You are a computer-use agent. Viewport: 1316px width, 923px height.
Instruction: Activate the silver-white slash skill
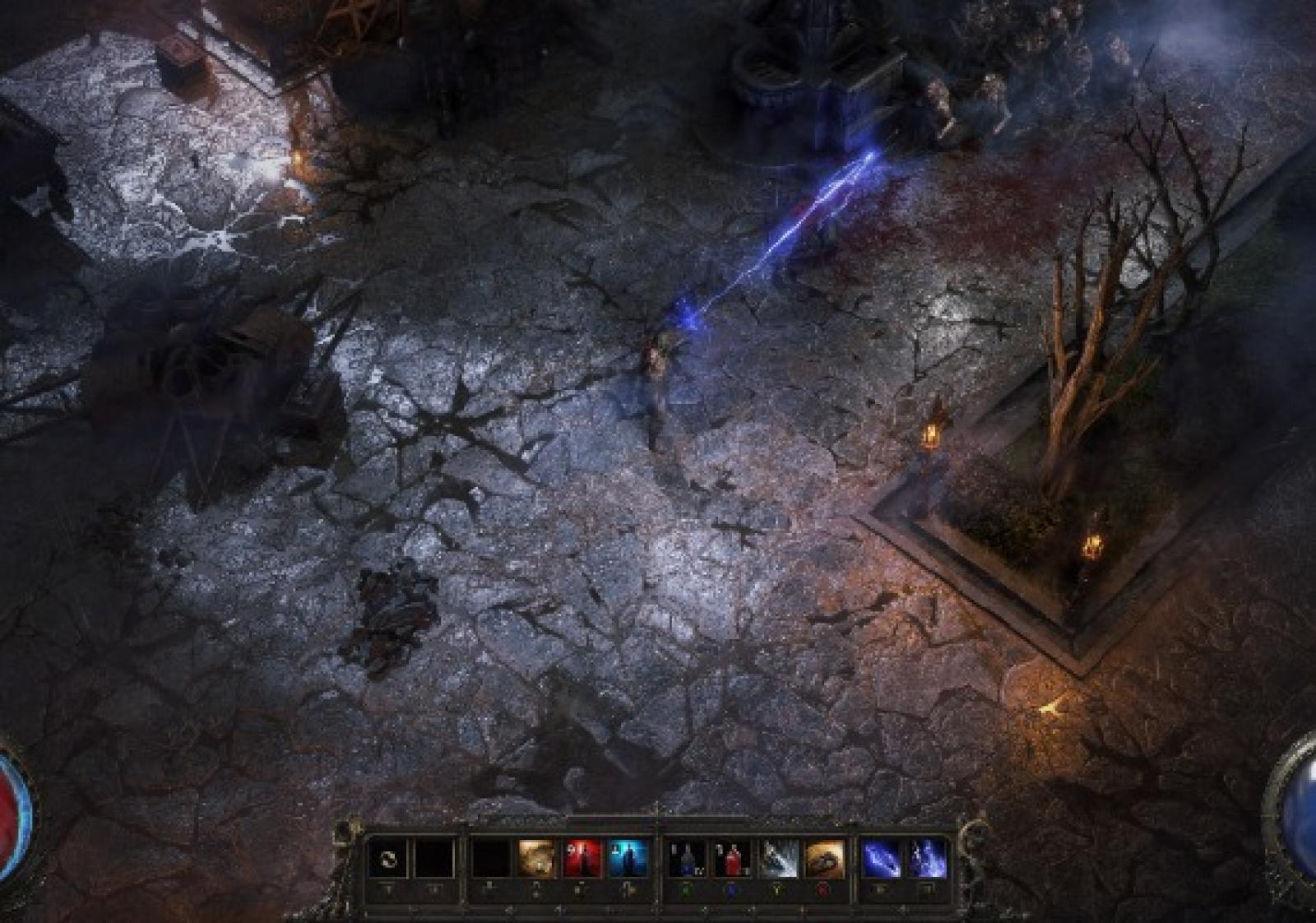pyautogui.click(x=778, y=860)
